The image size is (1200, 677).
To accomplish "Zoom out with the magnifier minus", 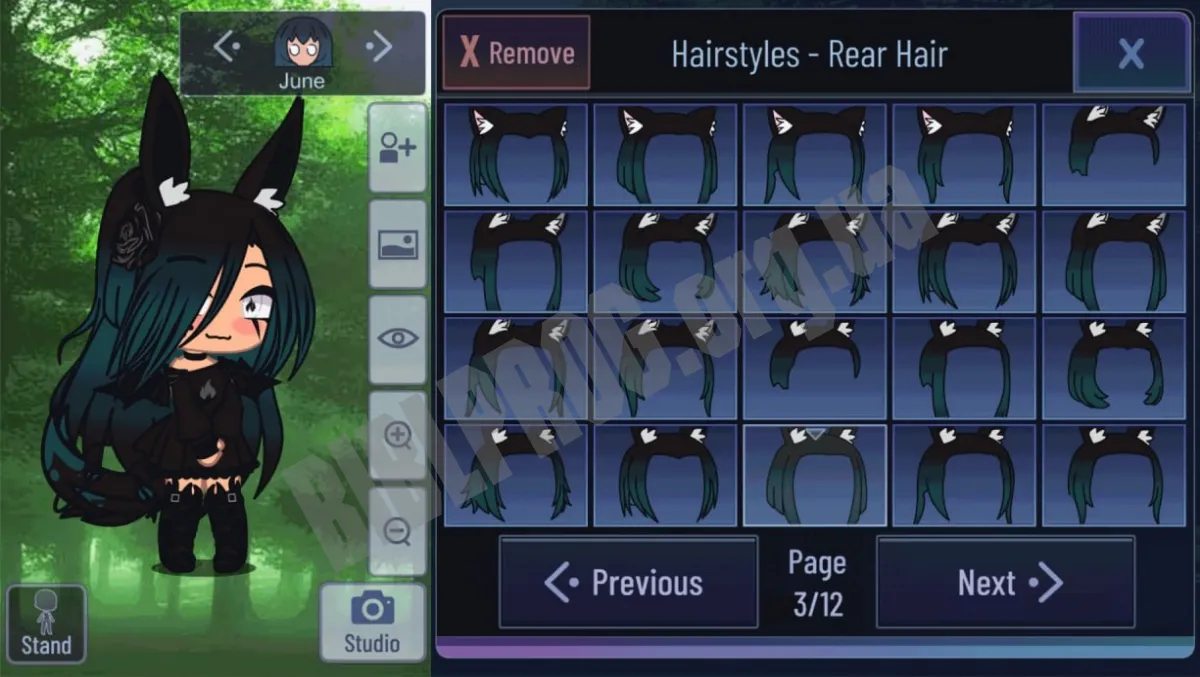I will click(397, 531).
